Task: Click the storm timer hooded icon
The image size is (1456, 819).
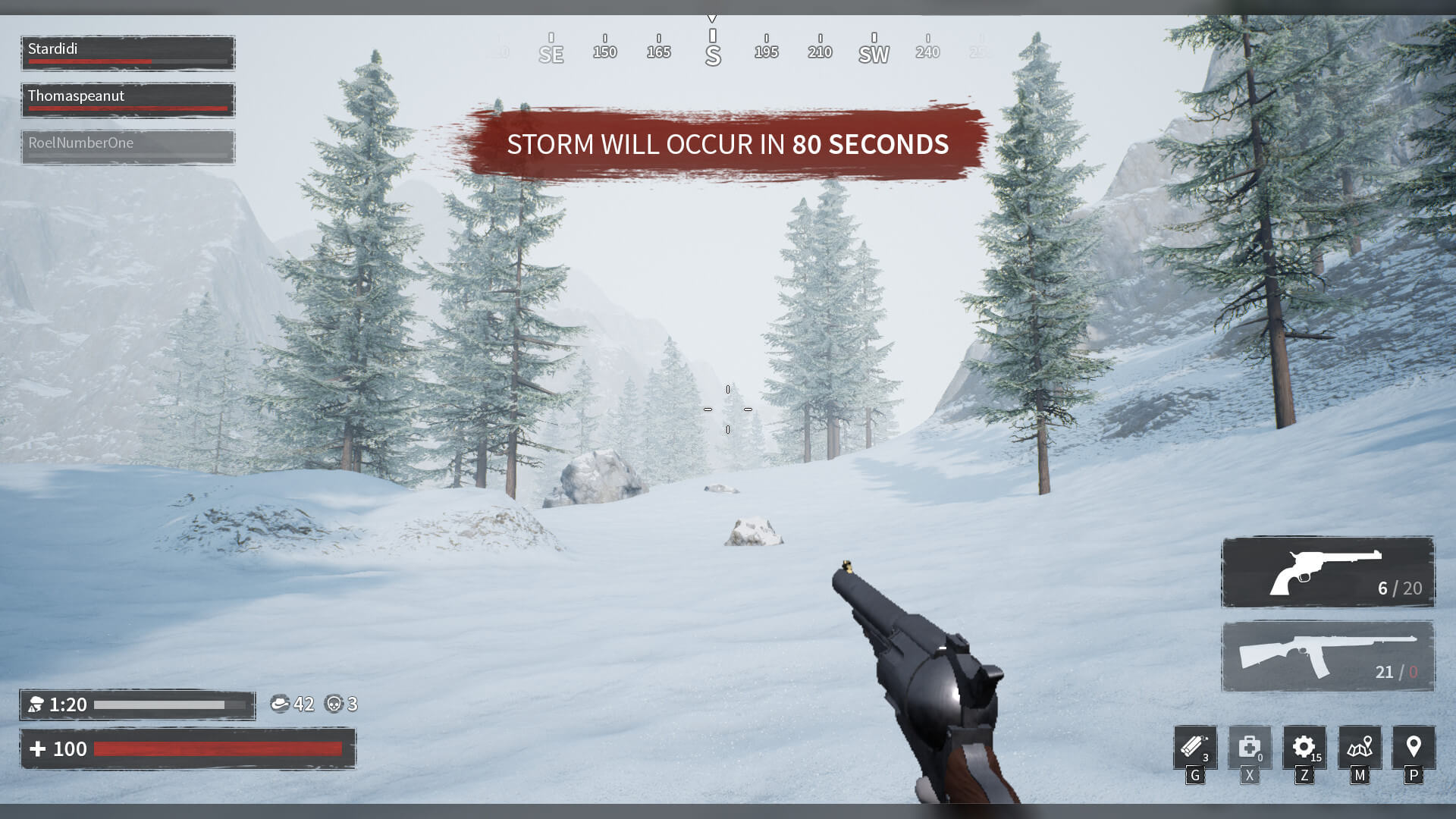Action: 36,704
